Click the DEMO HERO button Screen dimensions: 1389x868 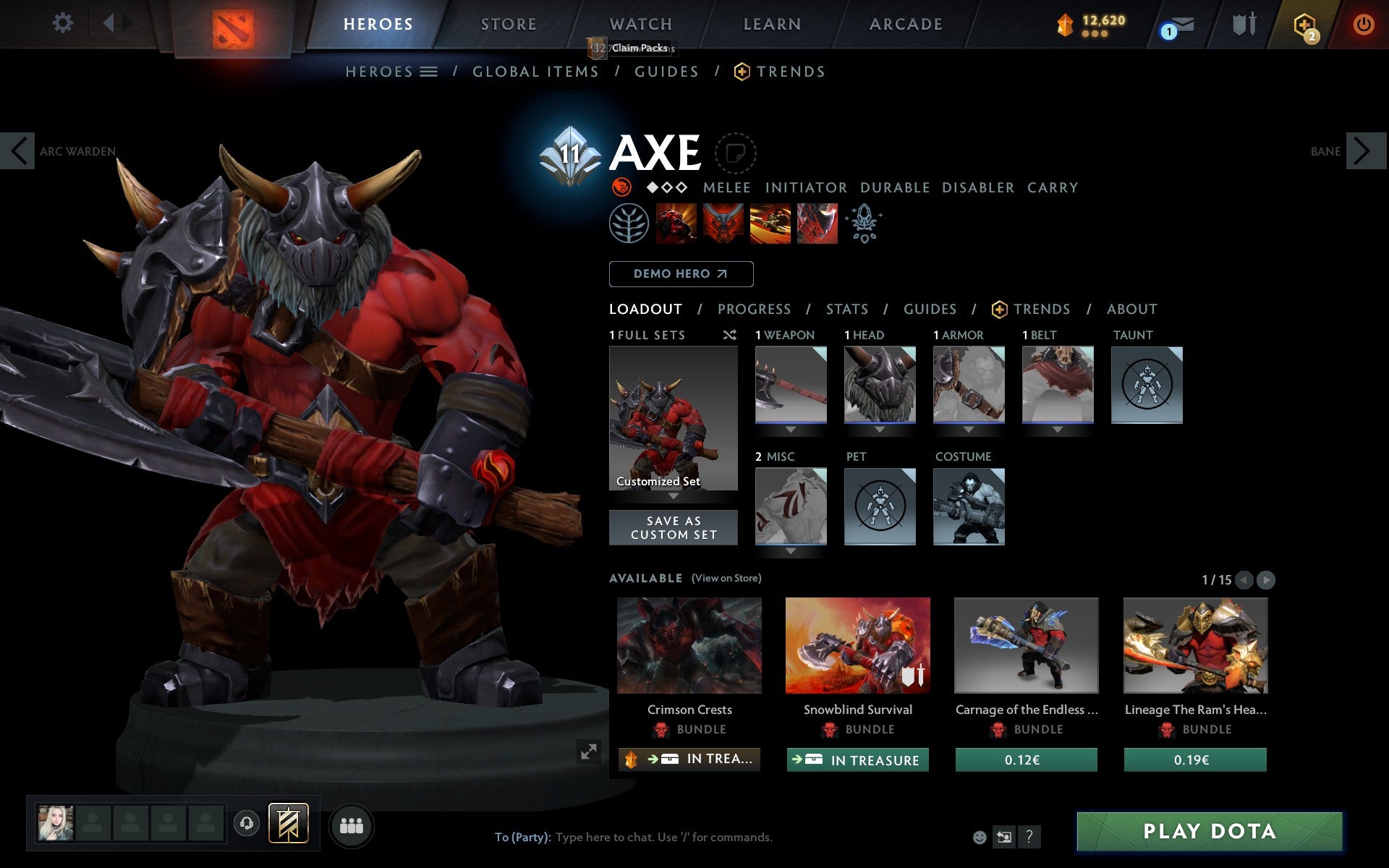tap(681, 273)
